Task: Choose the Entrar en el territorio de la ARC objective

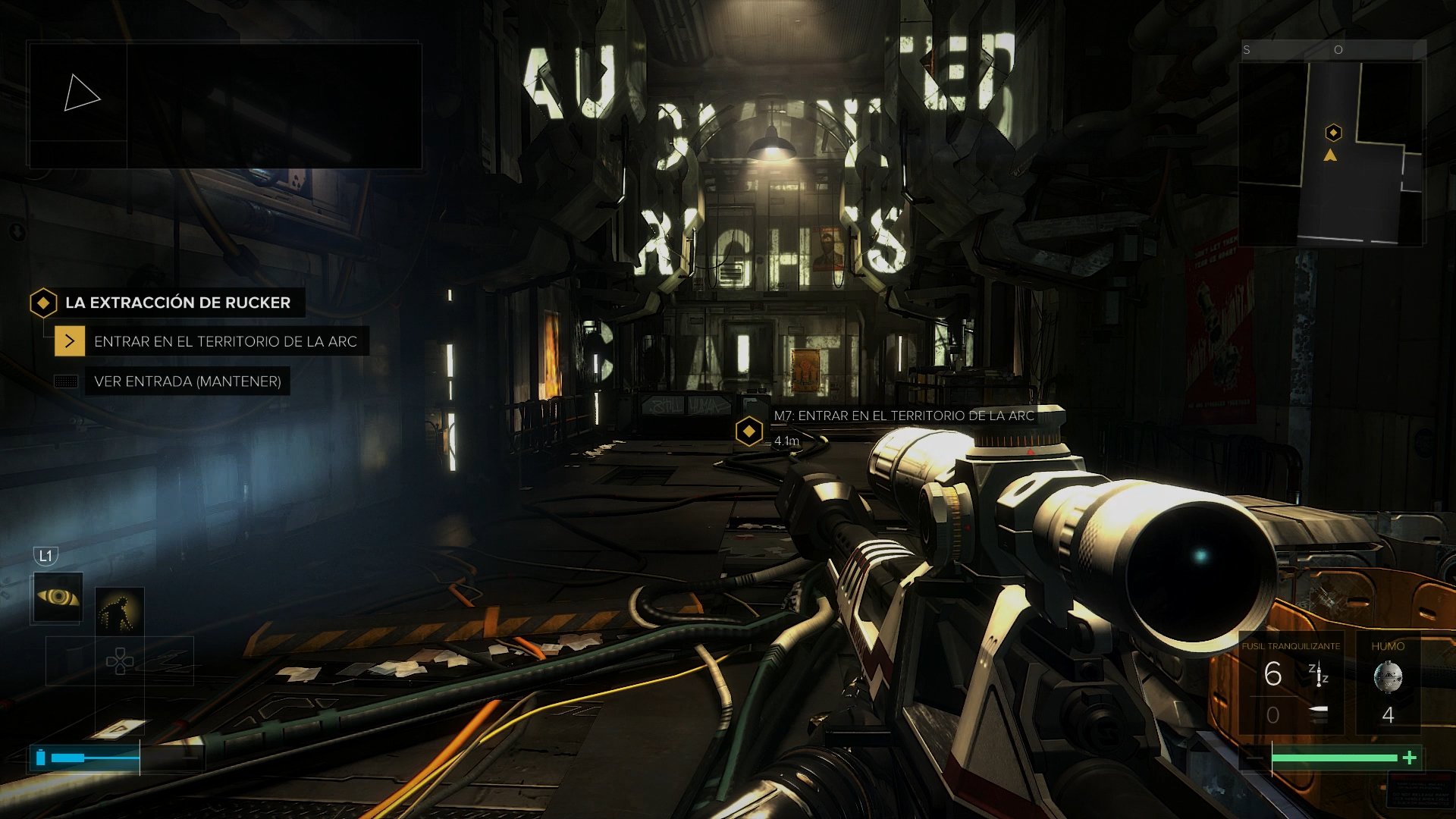Action: 224,341
